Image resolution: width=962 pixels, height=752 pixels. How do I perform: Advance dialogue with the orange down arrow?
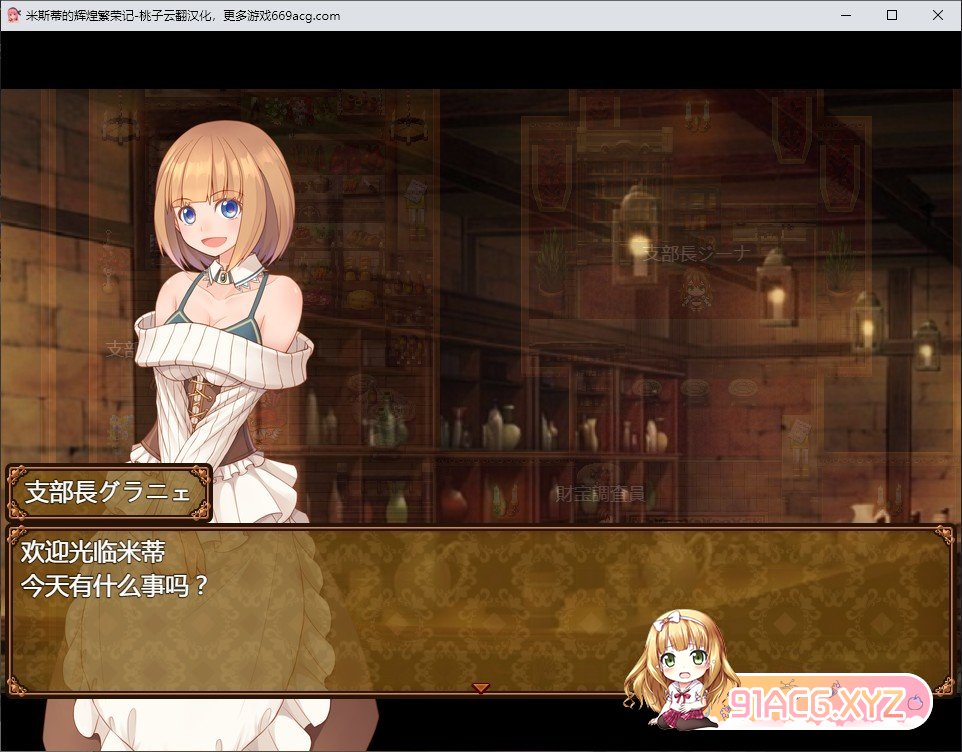coord(480,688)
